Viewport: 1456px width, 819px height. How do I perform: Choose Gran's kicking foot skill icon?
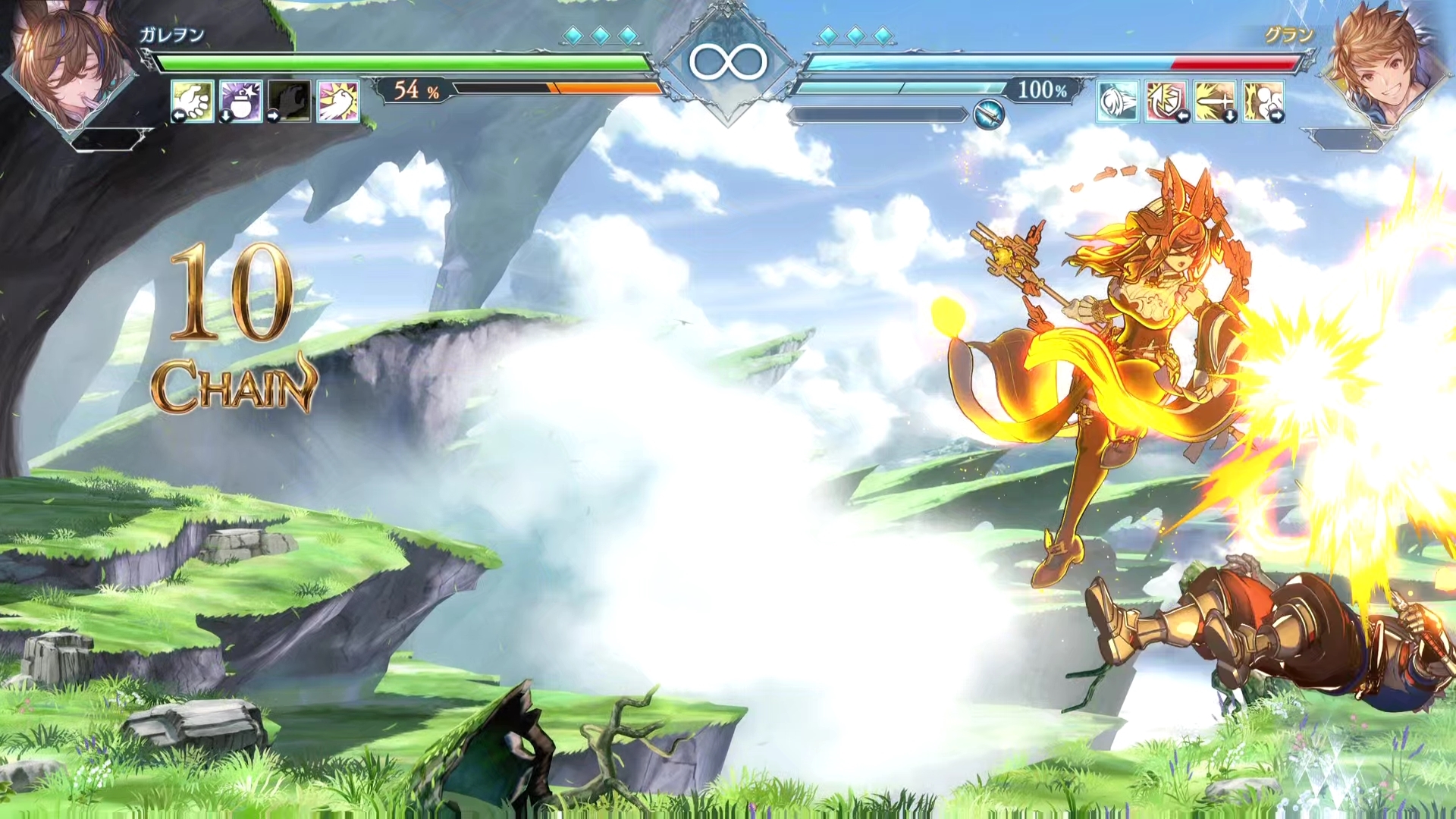[x=1263, y=101]
